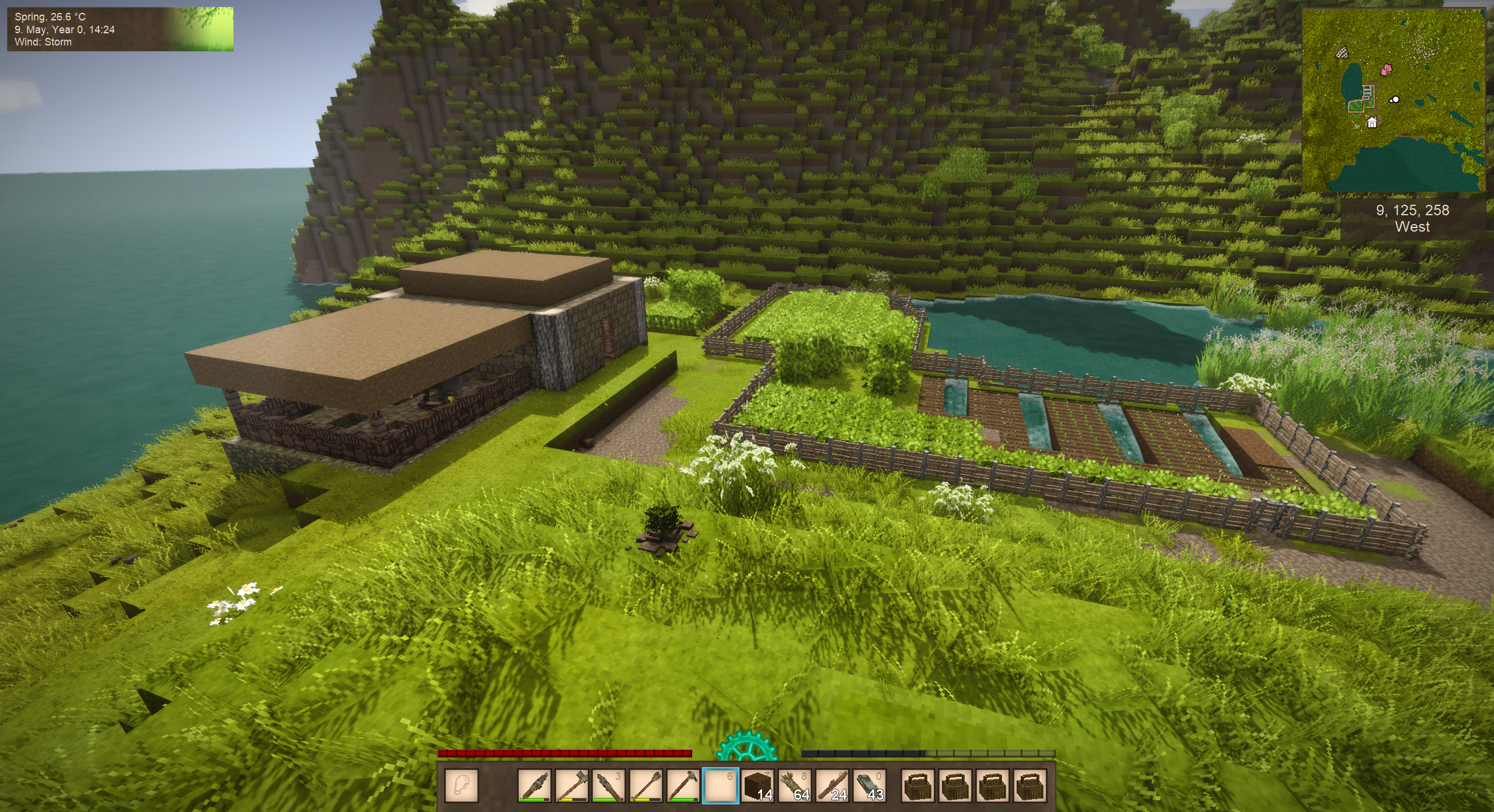This screenshot has height=812, width=1494.
Task: Click the coordinates and facing direction box
Action: tap(1412, 219)
